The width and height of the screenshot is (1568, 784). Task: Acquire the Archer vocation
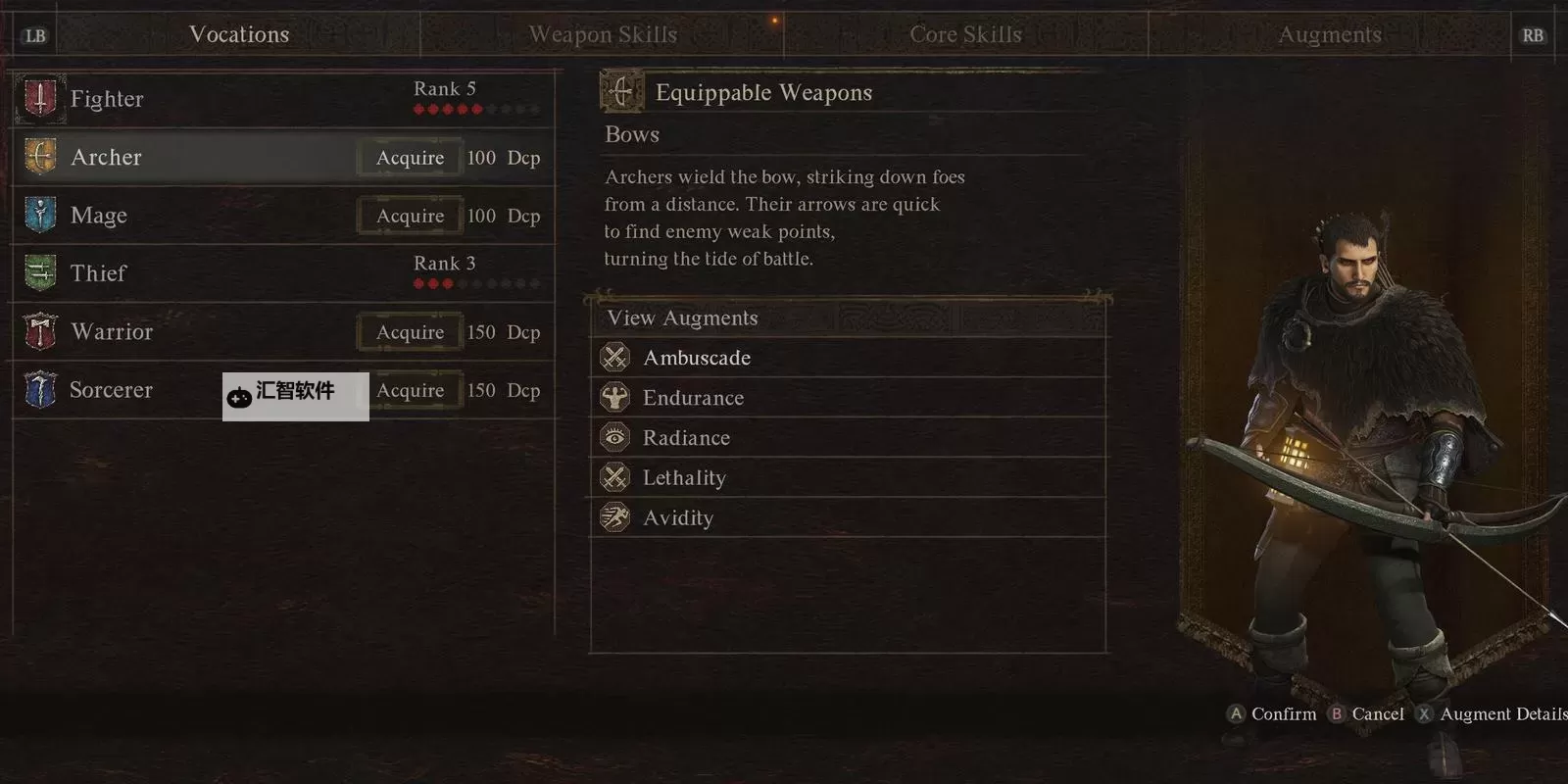[x=410, y=158]
